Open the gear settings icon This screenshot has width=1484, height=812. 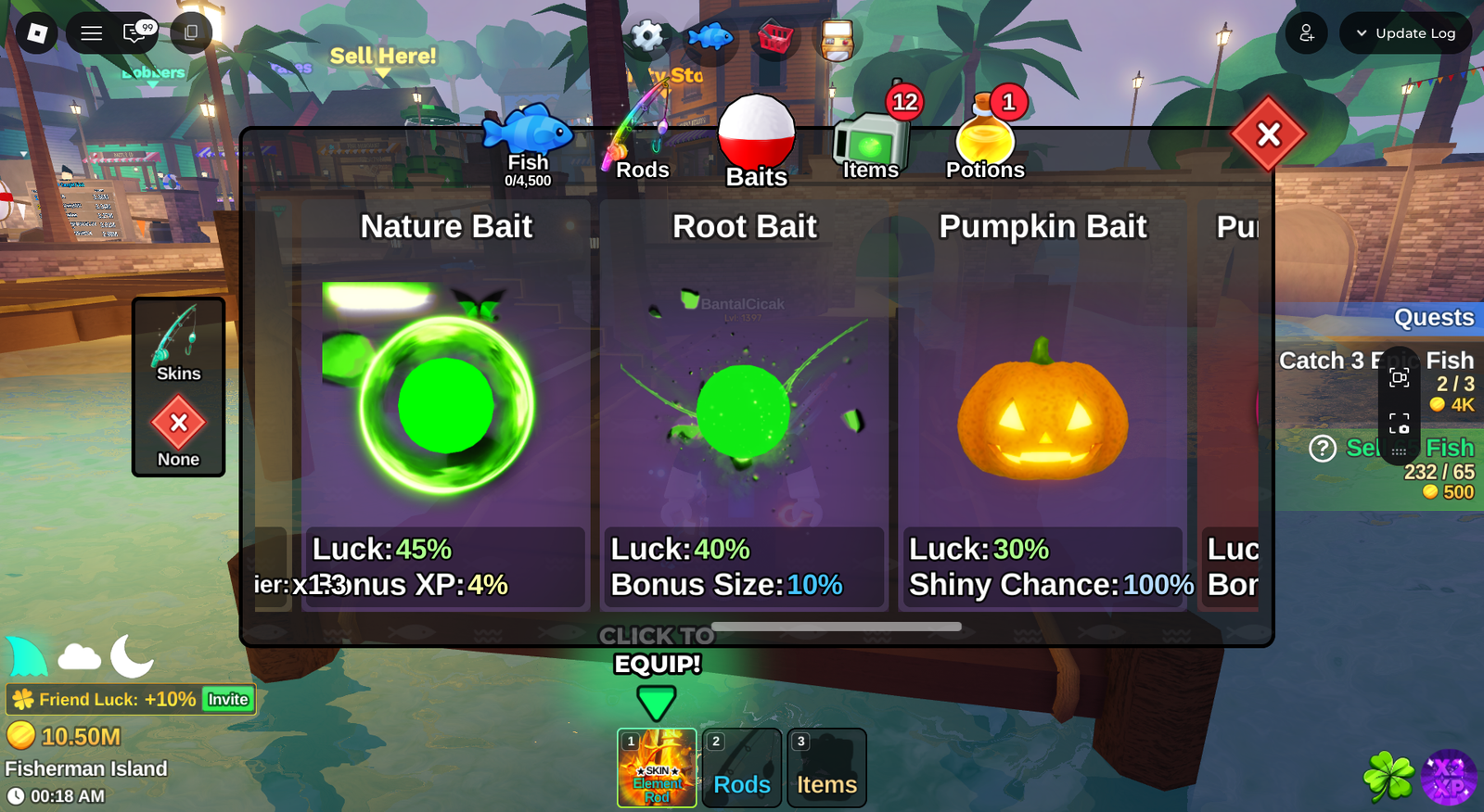click(x=647, y=37)
